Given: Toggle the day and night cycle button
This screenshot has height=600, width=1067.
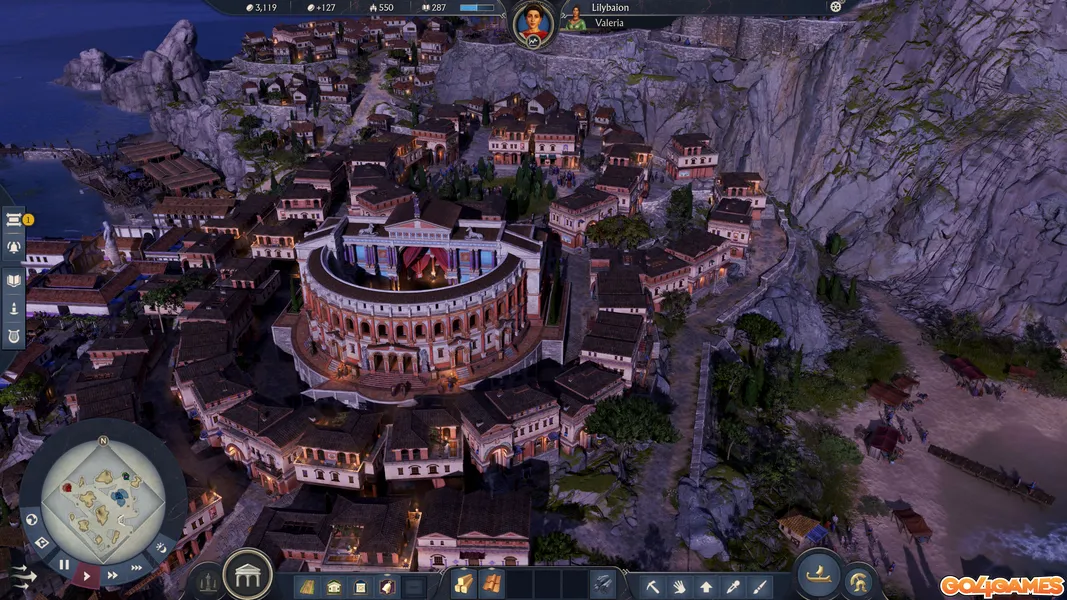Looking at the screenshot, I should pos(160,547).
